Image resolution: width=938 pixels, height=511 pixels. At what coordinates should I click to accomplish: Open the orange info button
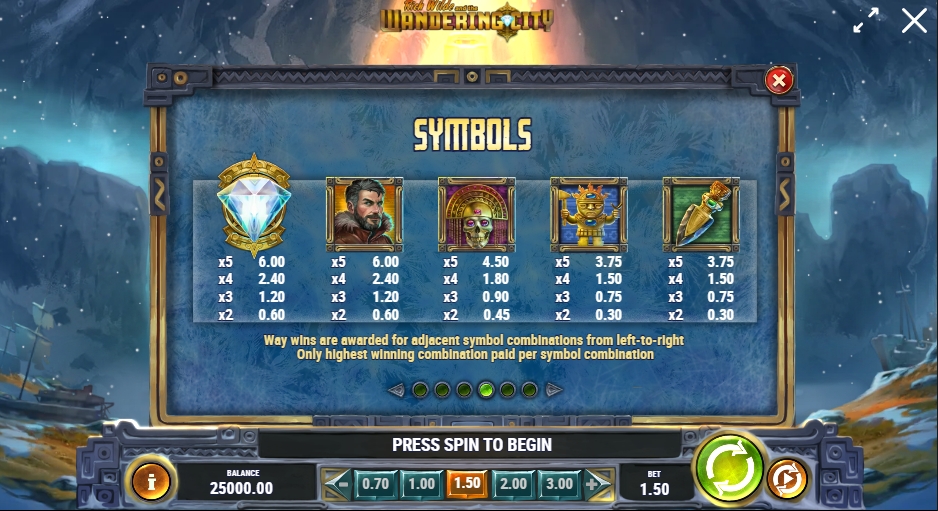tap(151, 481)
